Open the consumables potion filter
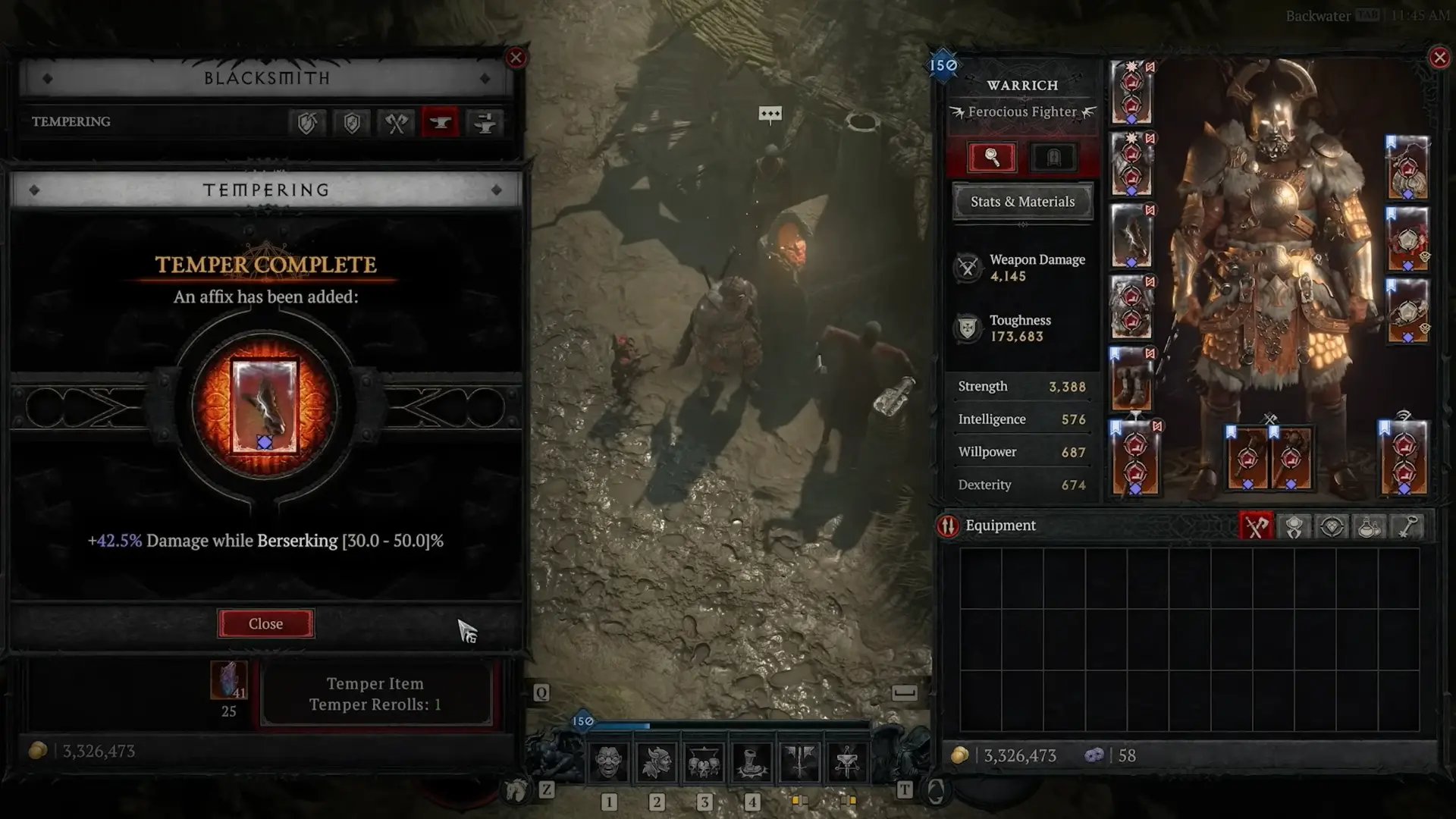 tap(1370, 526)
